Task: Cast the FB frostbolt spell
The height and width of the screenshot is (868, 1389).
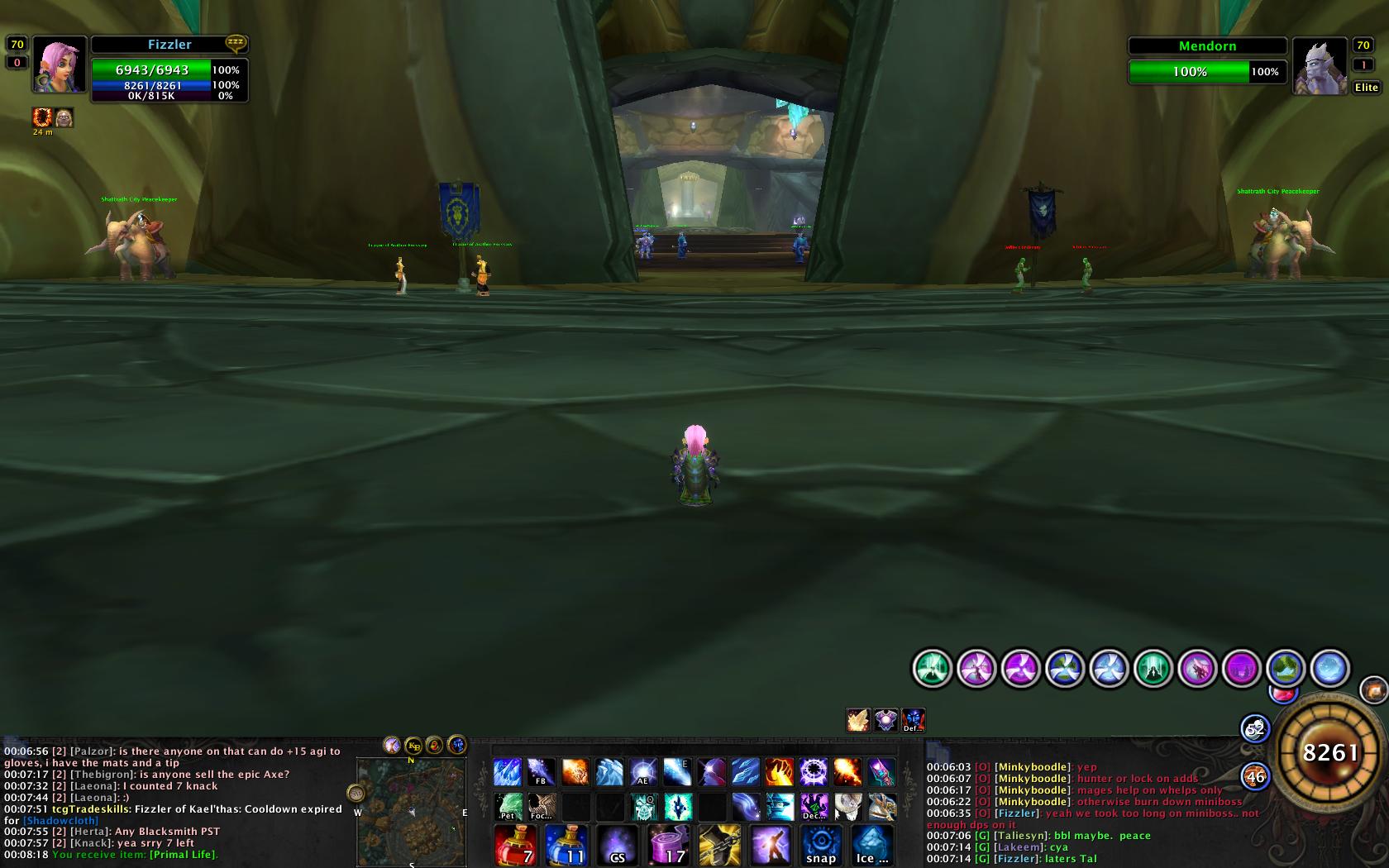Action: point(542,772)
